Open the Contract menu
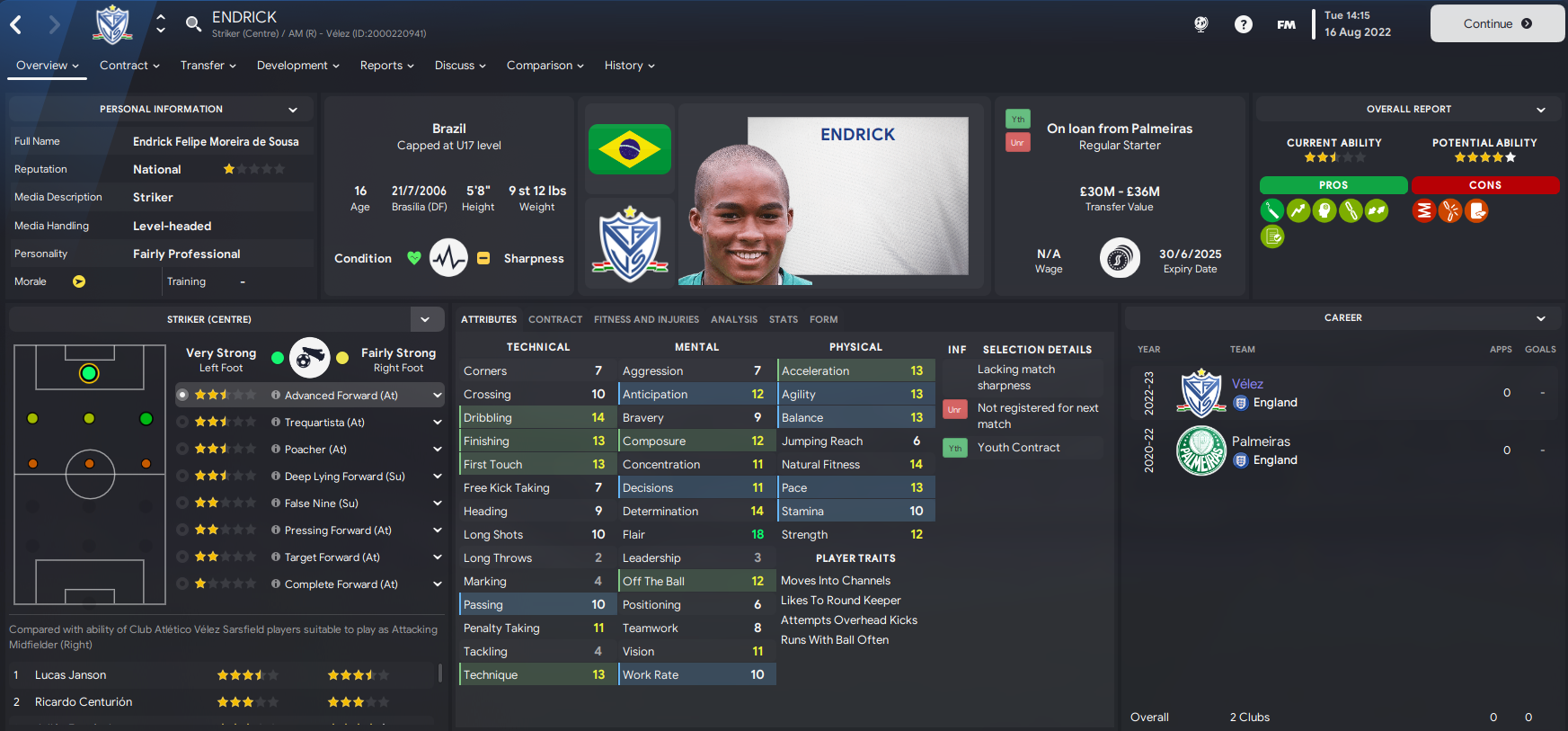Viewport: 1568px width, 731px height. [x=129, y=66]
